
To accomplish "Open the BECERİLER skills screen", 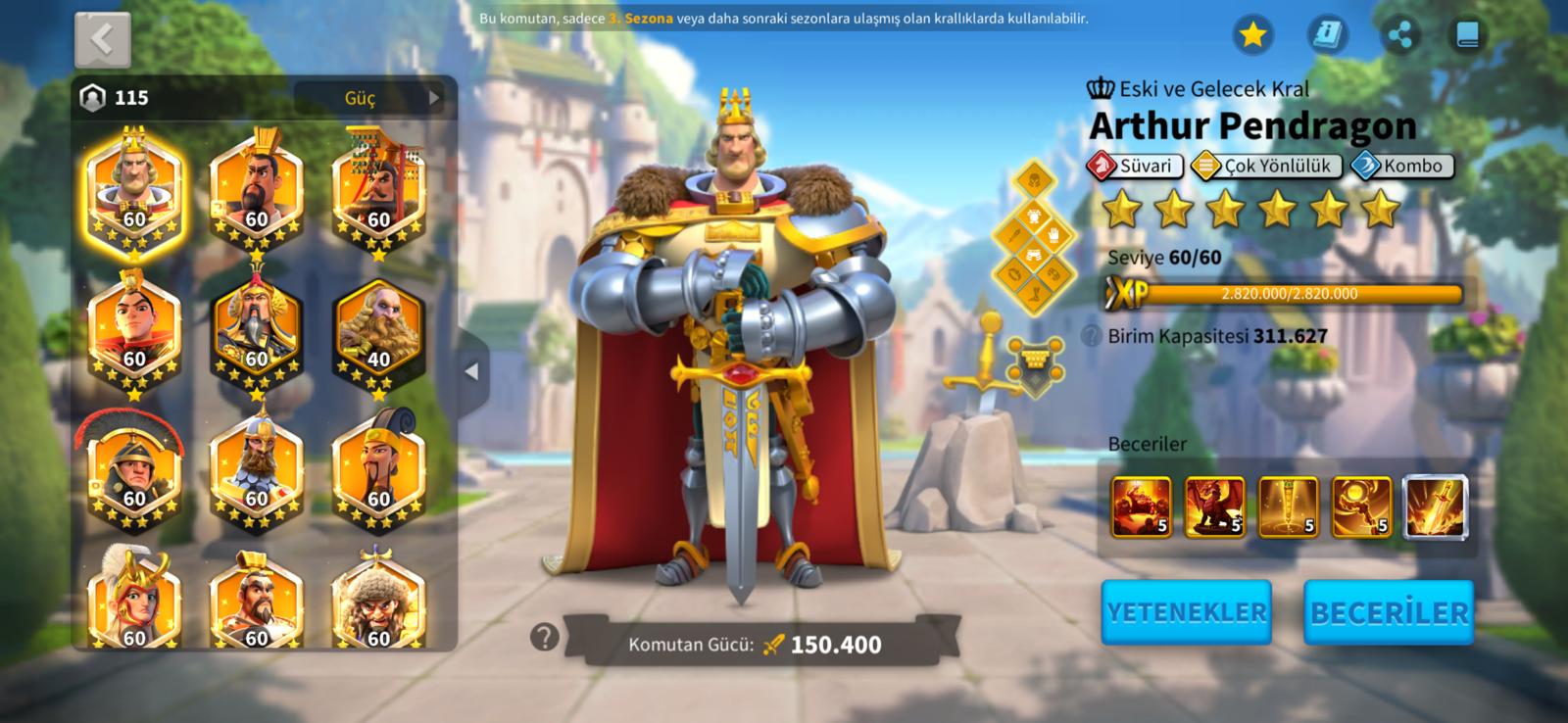I will (1389, 612).
